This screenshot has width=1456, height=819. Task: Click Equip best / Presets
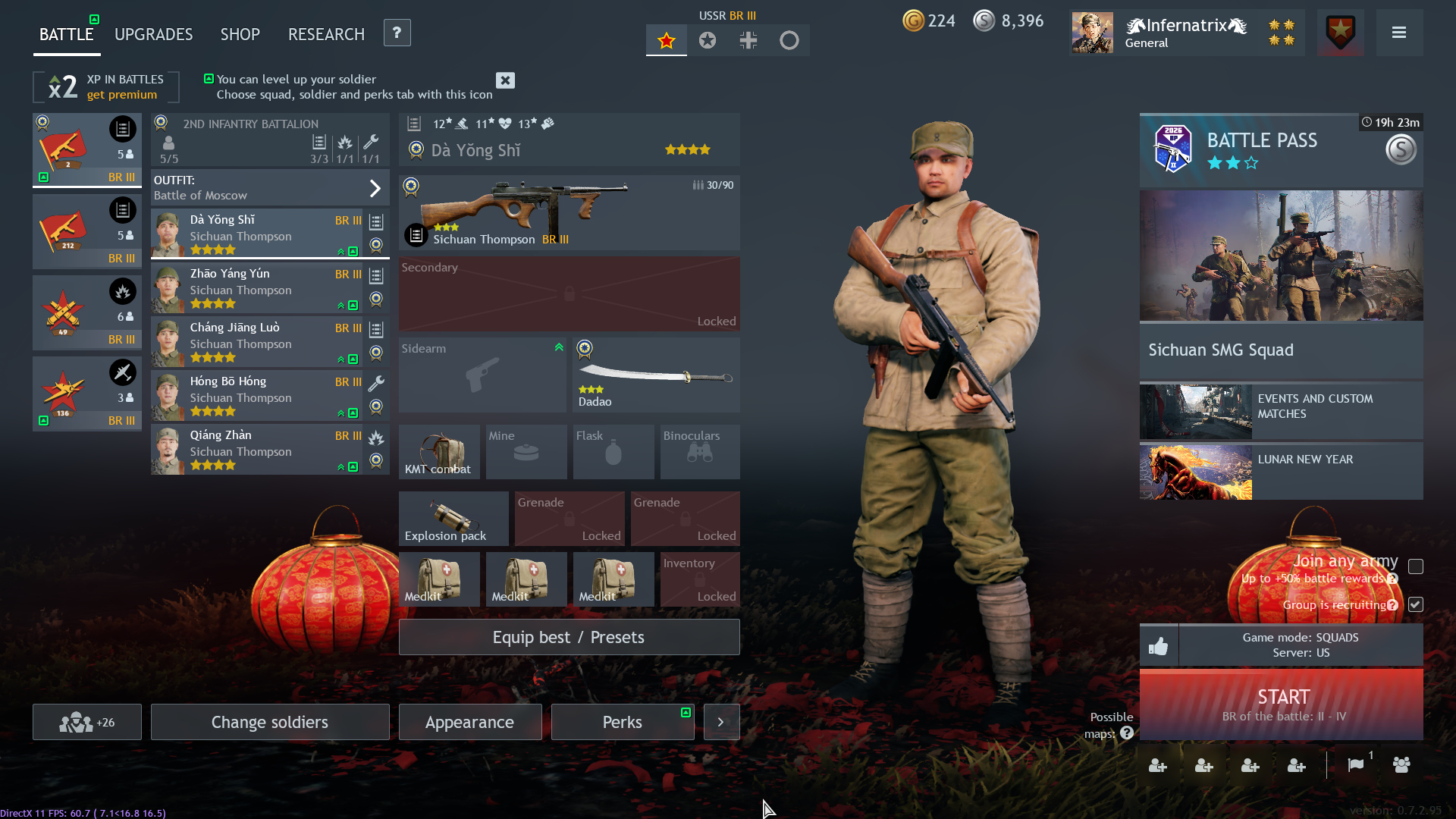pos(569,637)
